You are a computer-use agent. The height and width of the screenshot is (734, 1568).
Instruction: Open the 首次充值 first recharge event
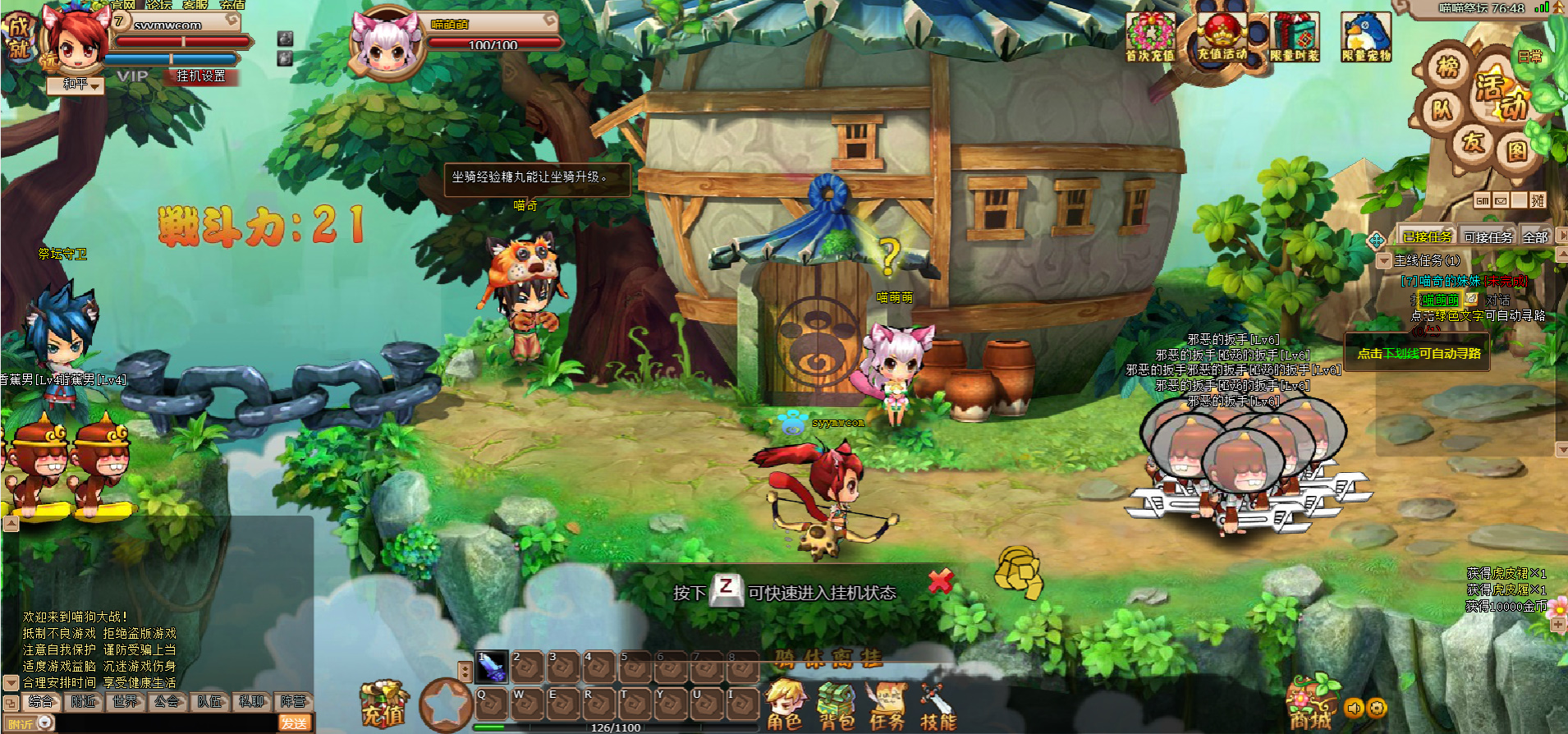[1149, 39]
